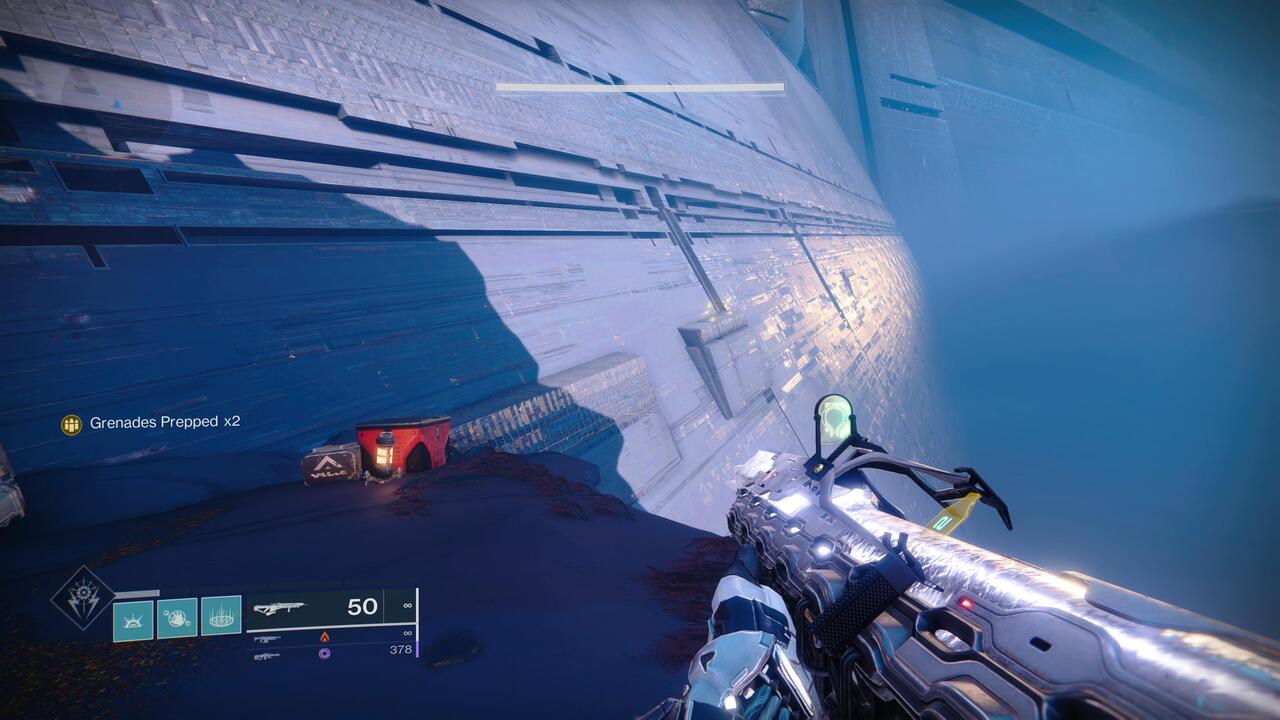Click the melee ability icon

pyautogui.click(x=178, y=618)
